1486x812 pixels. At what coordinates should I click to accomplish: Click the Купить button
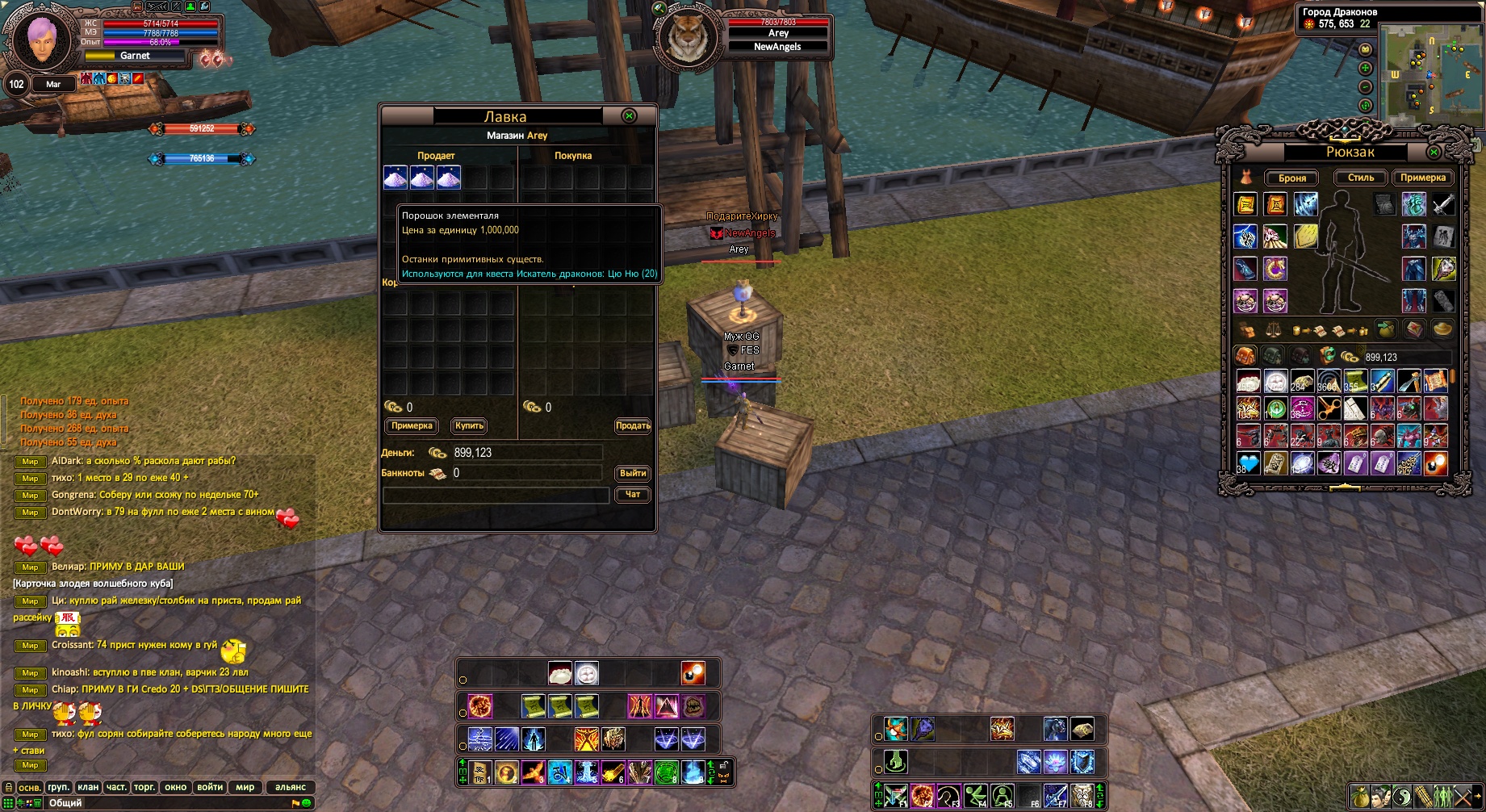pyautogui.click(x=469, y=426)
